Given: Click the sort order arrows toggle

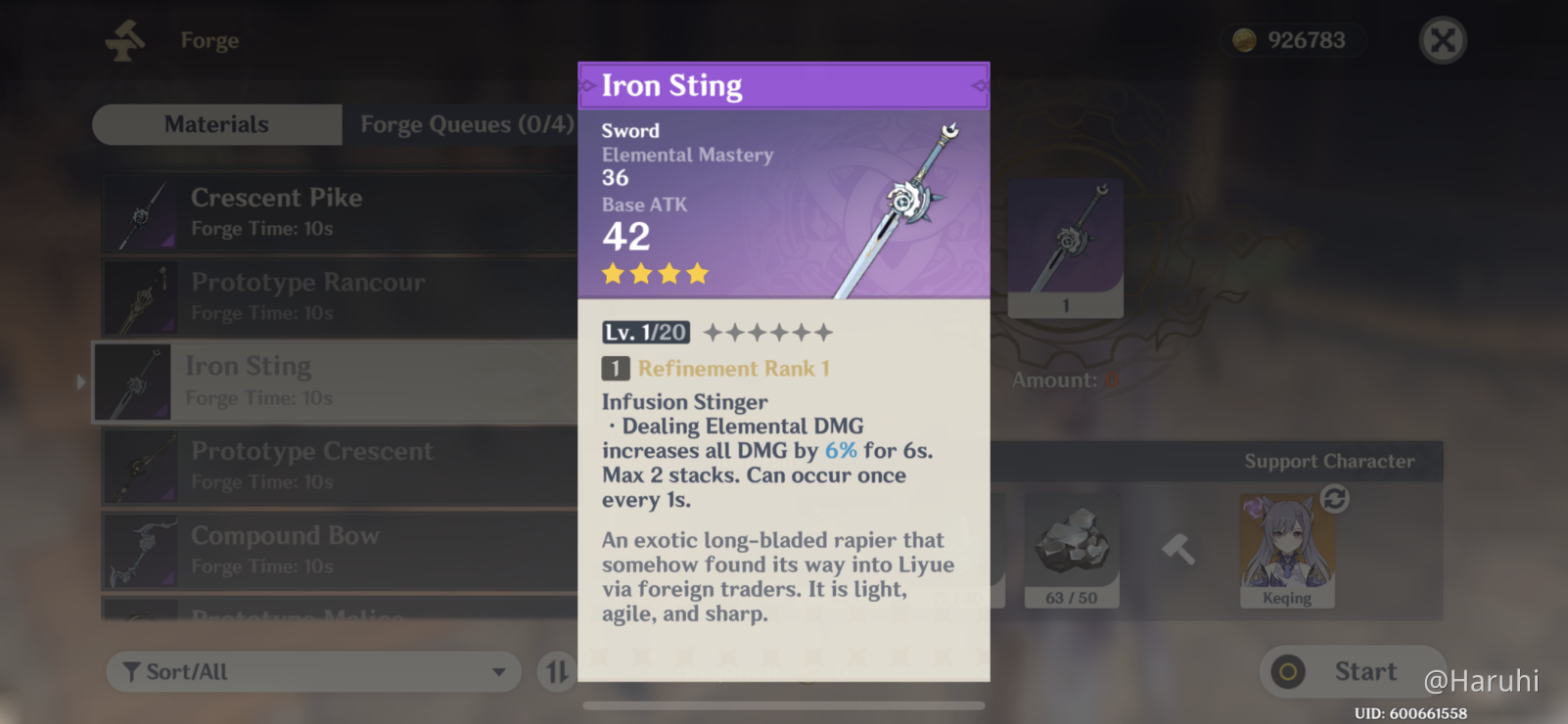Looking at the screenshot, I should 557,672.
